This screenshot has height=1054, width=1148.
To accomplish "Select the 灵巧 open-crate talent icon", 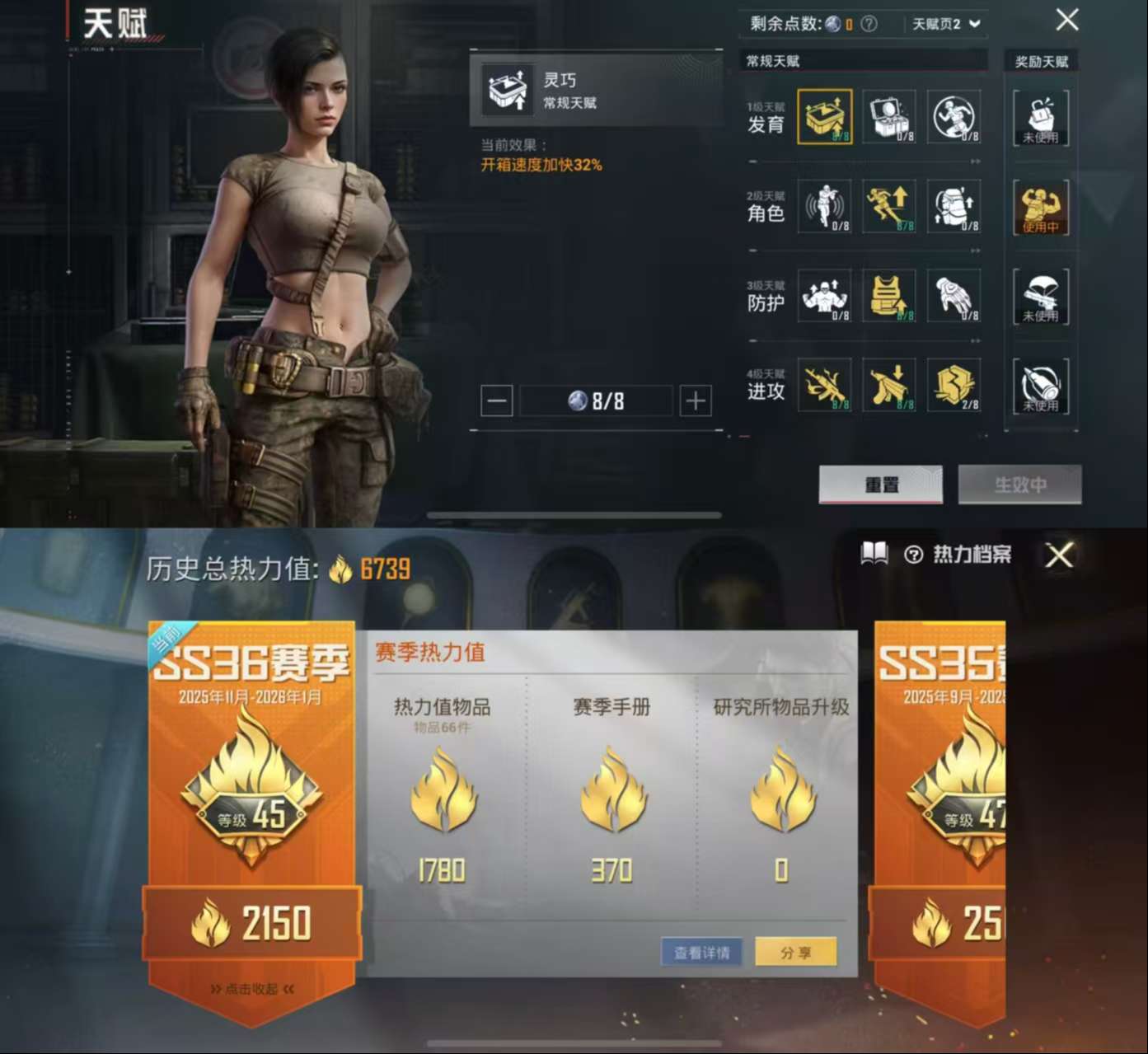I will (x=822, y=118).
